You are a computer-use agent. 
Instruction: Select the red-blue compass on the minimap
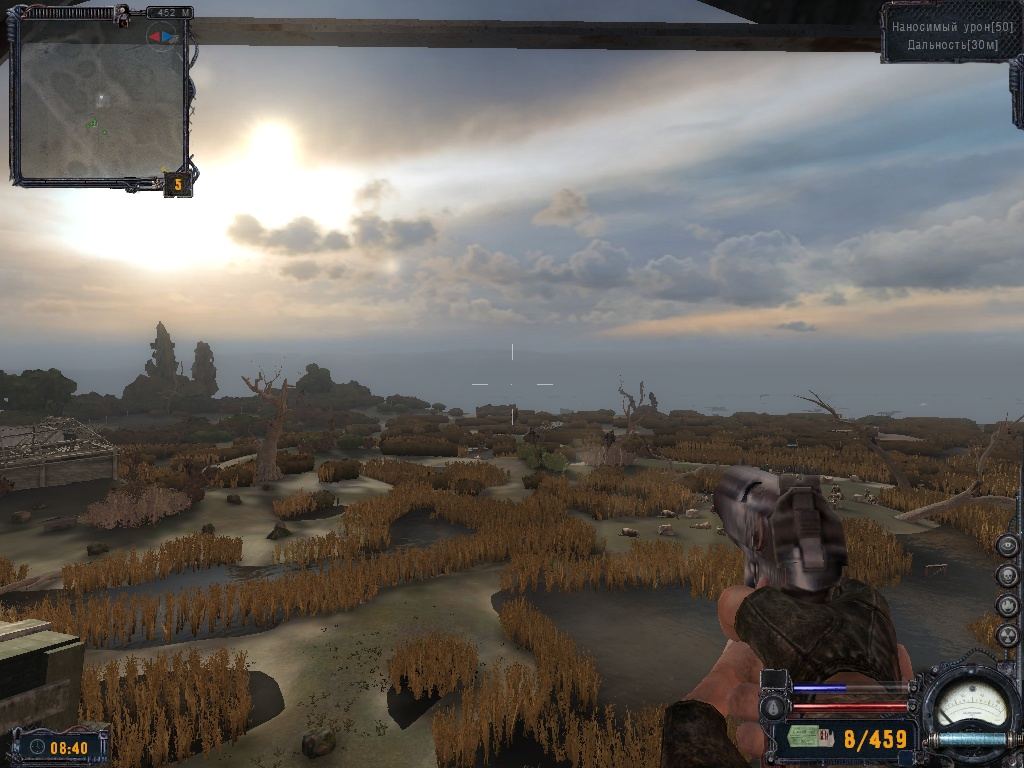click(162, 38)
